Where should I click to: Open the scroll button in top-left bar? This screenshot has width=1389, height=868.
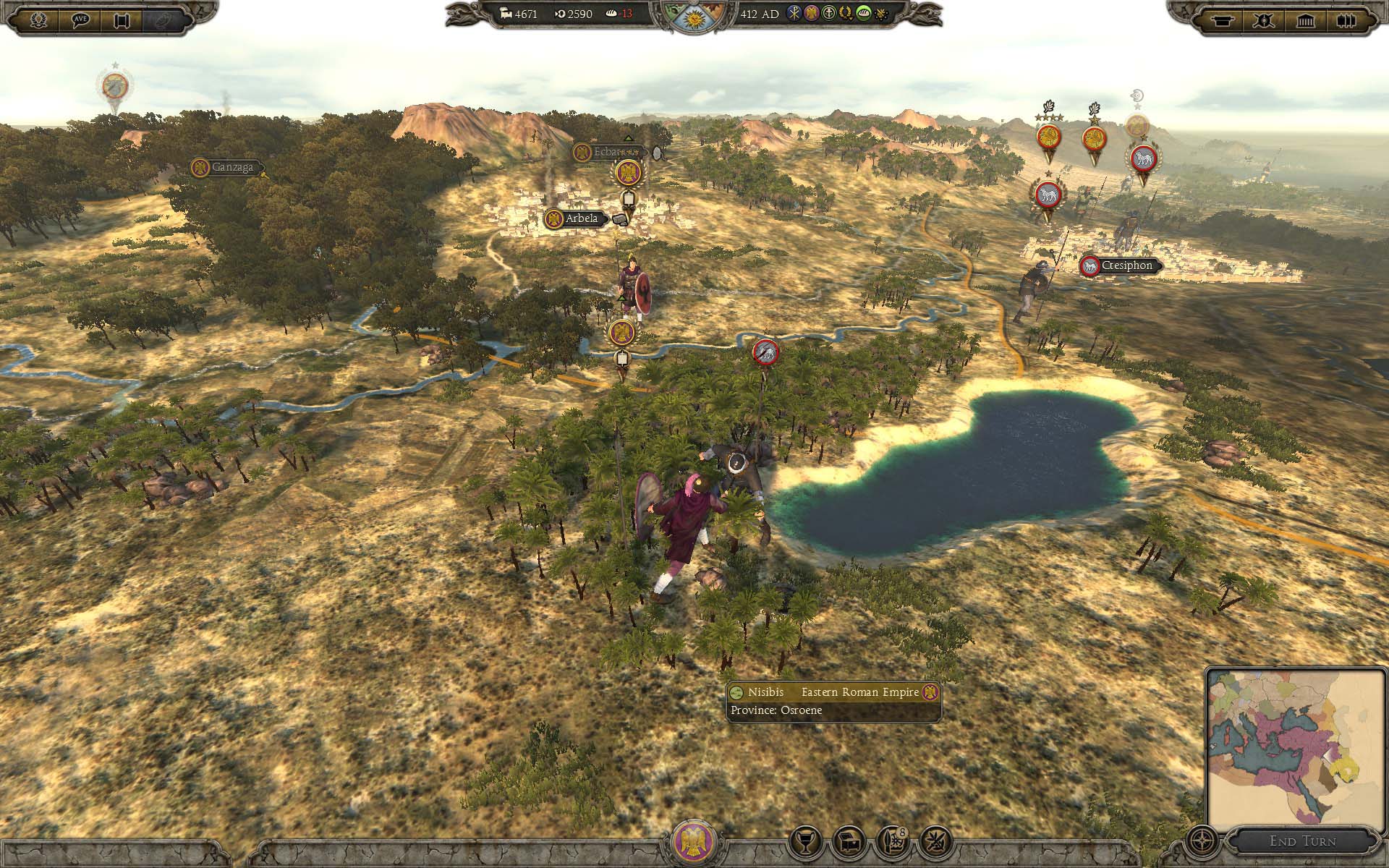point(122,20)
